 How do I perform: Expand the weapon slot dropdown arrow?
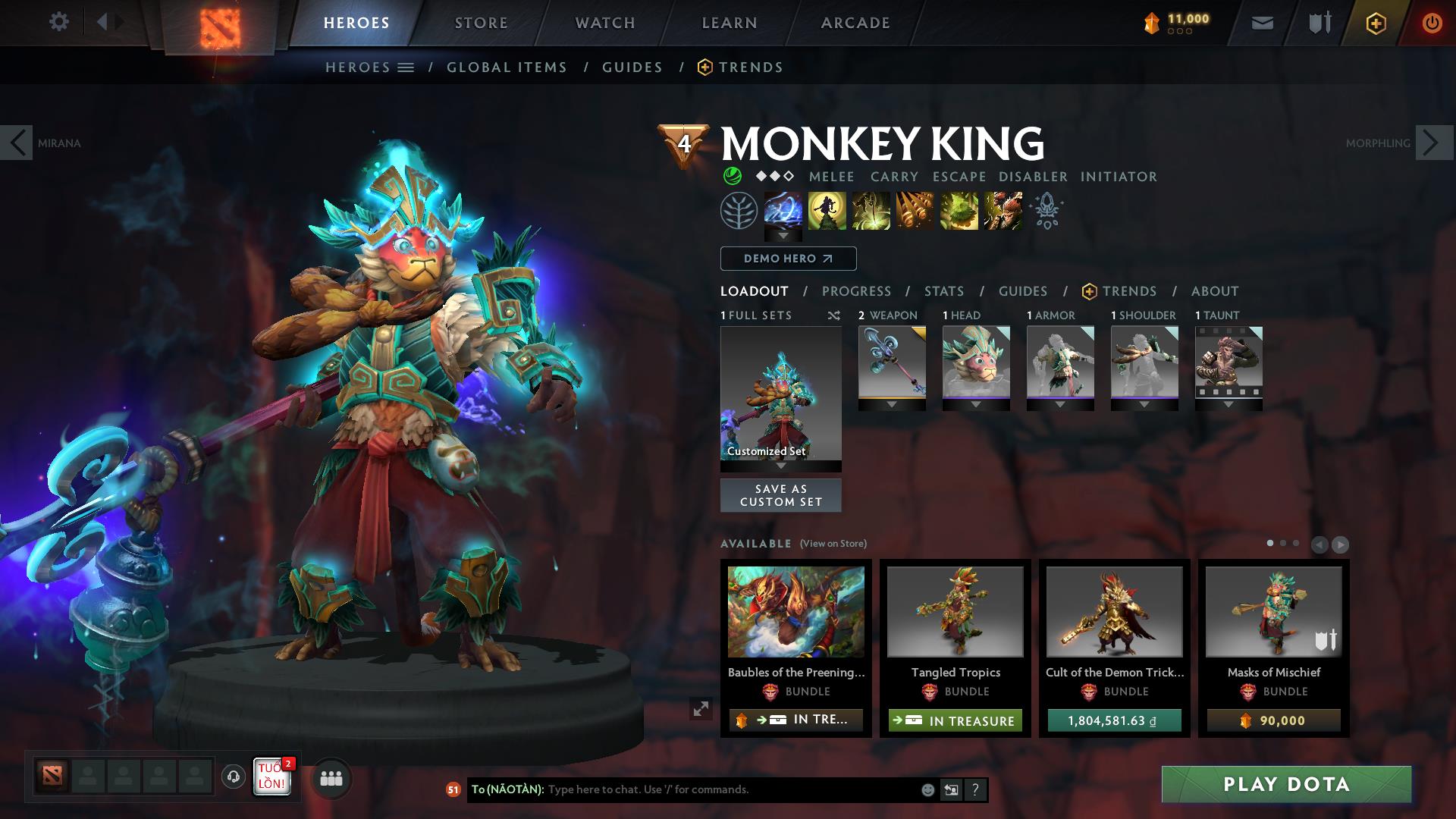click(892, 404)
